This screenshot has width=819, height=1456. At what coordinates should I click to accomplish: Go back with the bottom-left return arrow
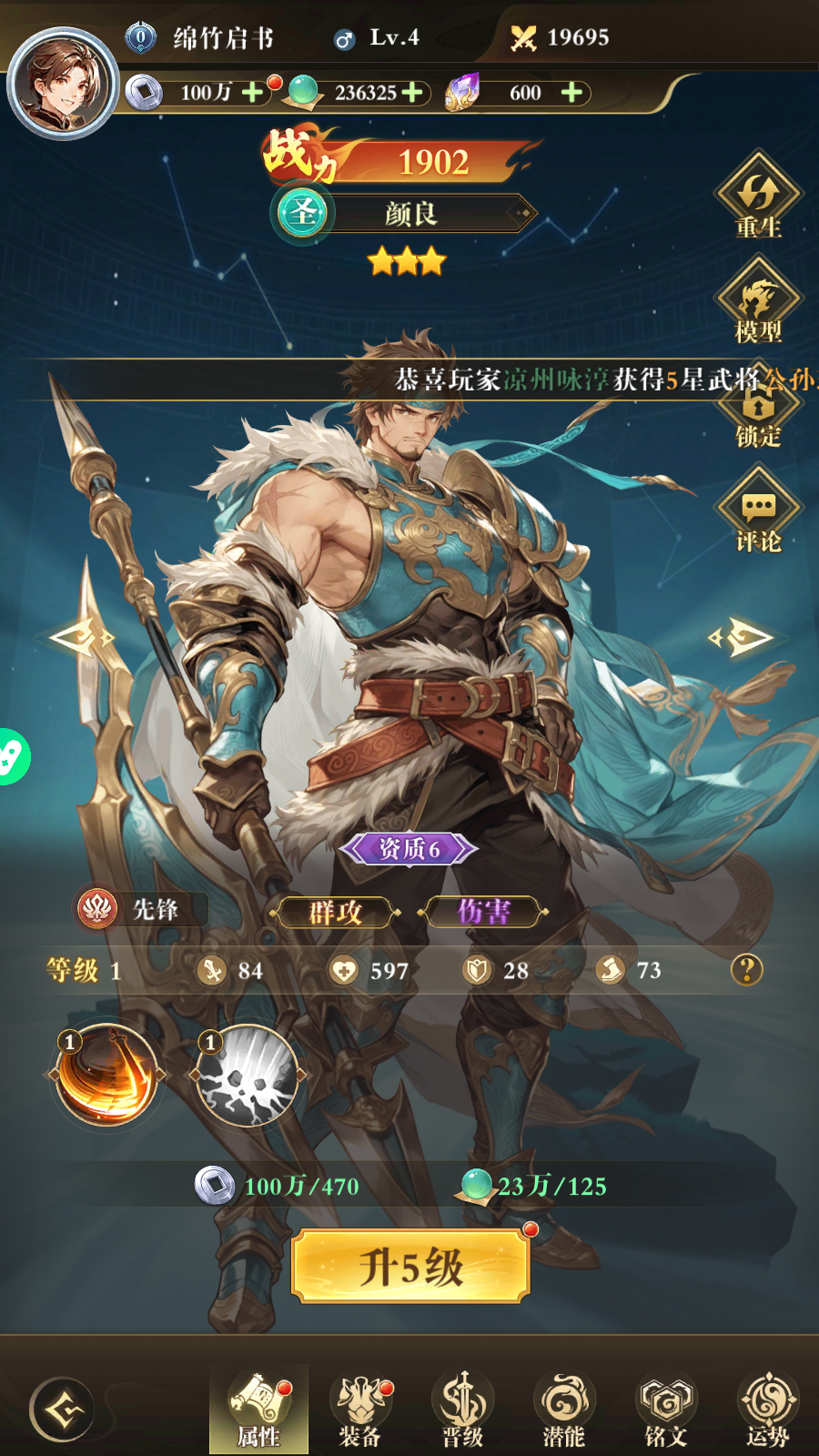62,1410
